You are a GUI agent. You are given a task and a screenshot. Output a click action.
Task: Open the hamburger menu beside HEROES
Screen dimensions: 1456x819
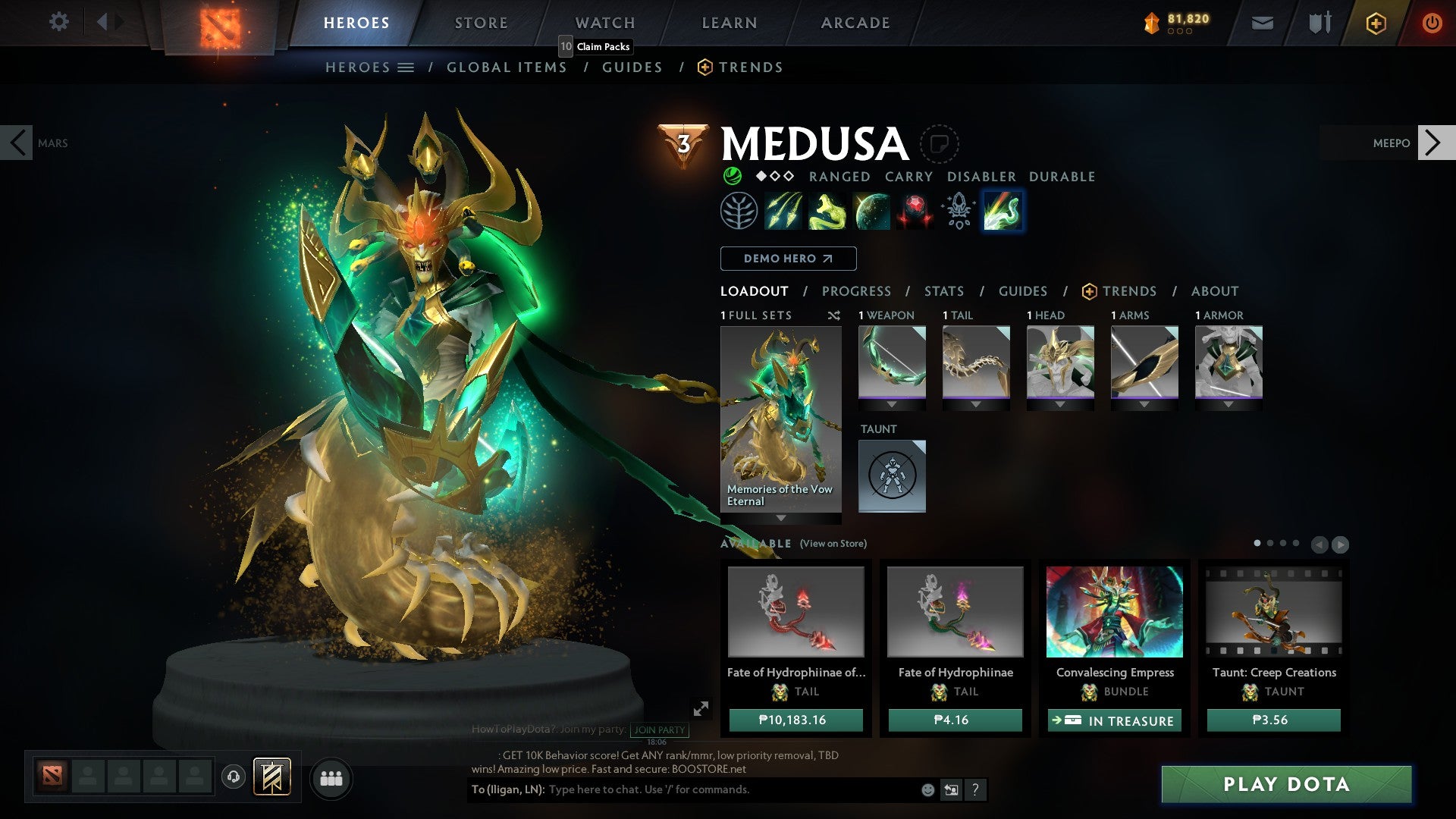coord(406,67)
